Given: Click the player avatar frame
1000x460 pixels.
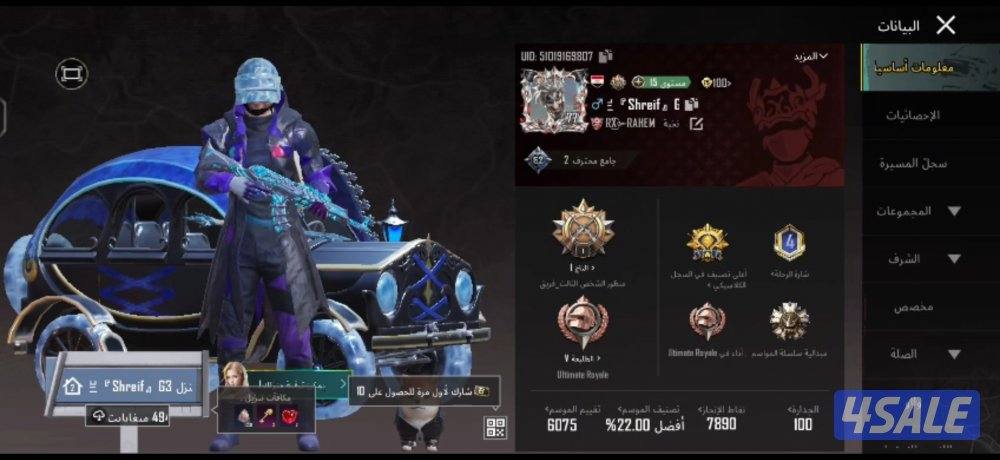Looking at the screenshot, I should 554,100.
